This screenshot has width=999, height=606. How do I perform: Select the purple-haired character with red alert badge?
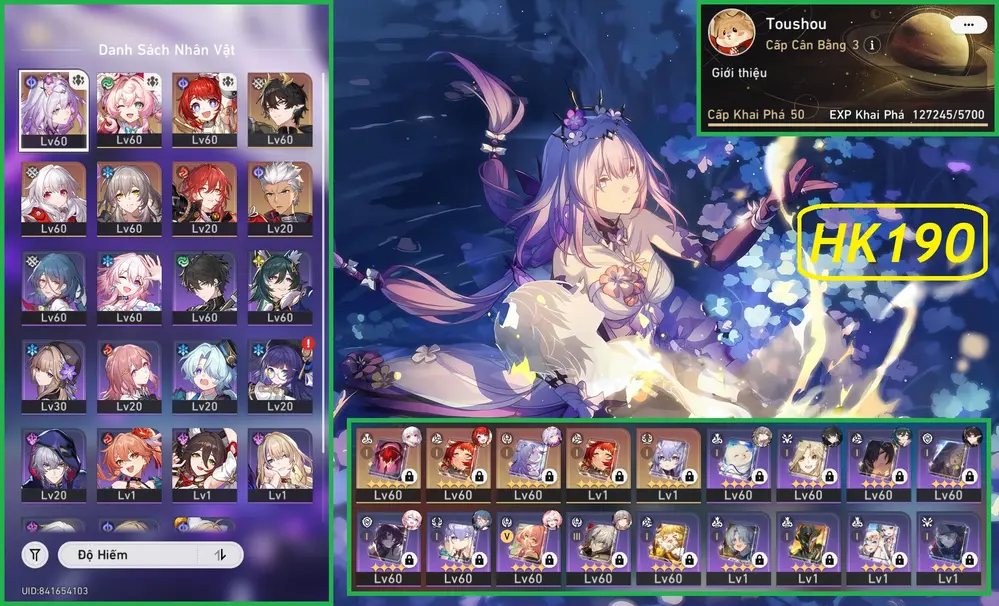tap(279, 377)
